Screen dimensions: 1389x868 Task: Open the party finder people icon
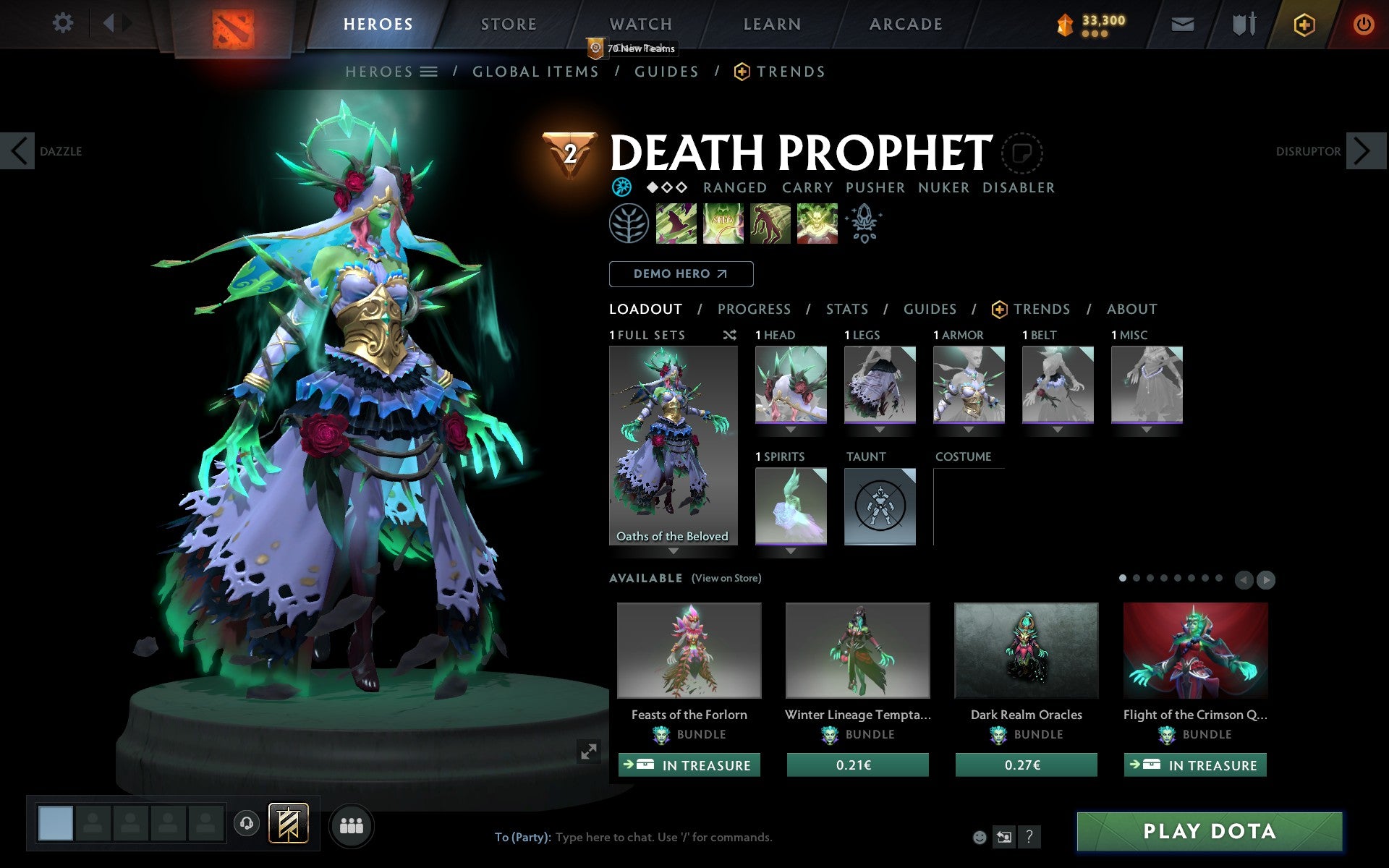(352, 823)
